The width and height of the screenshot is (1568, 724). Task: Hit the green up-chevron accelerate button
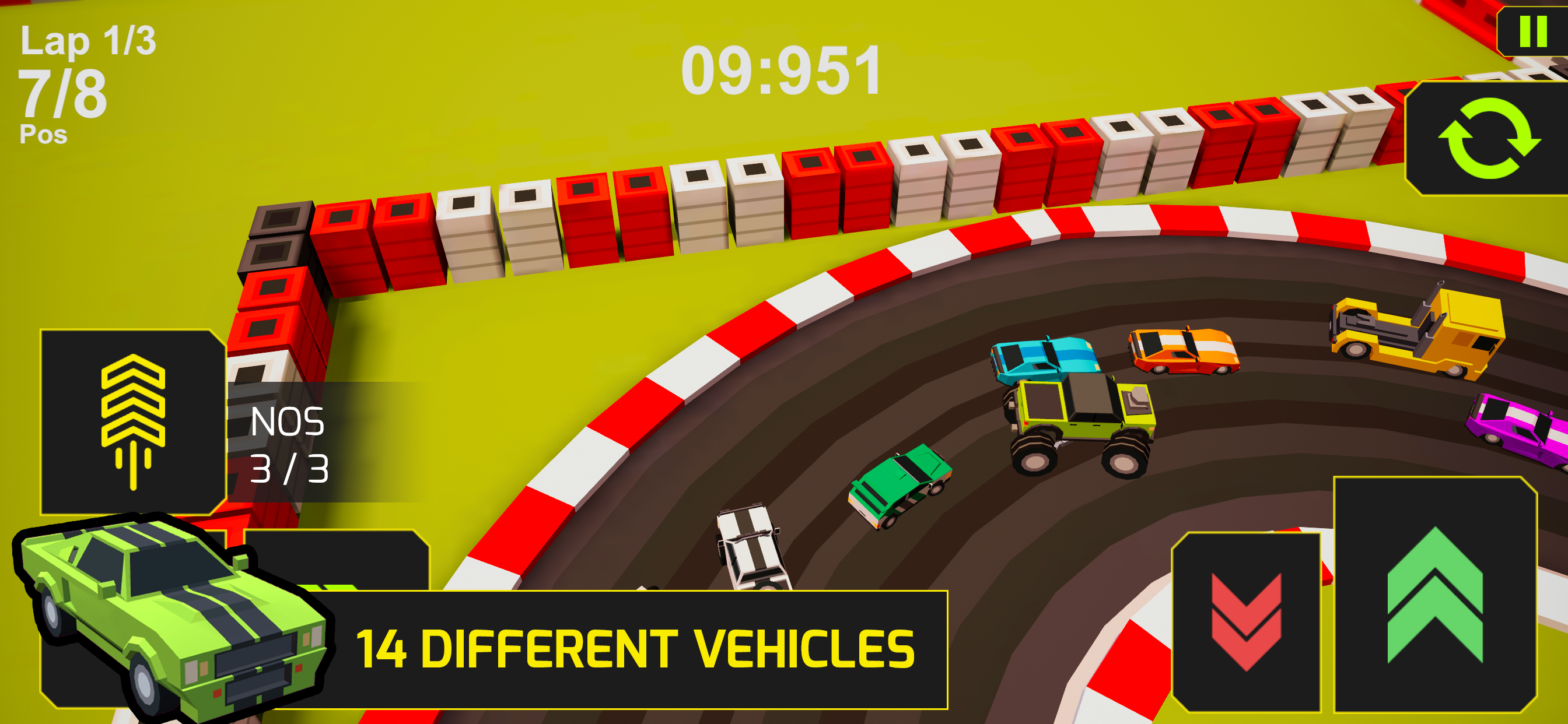click(x=1434, y=595)
